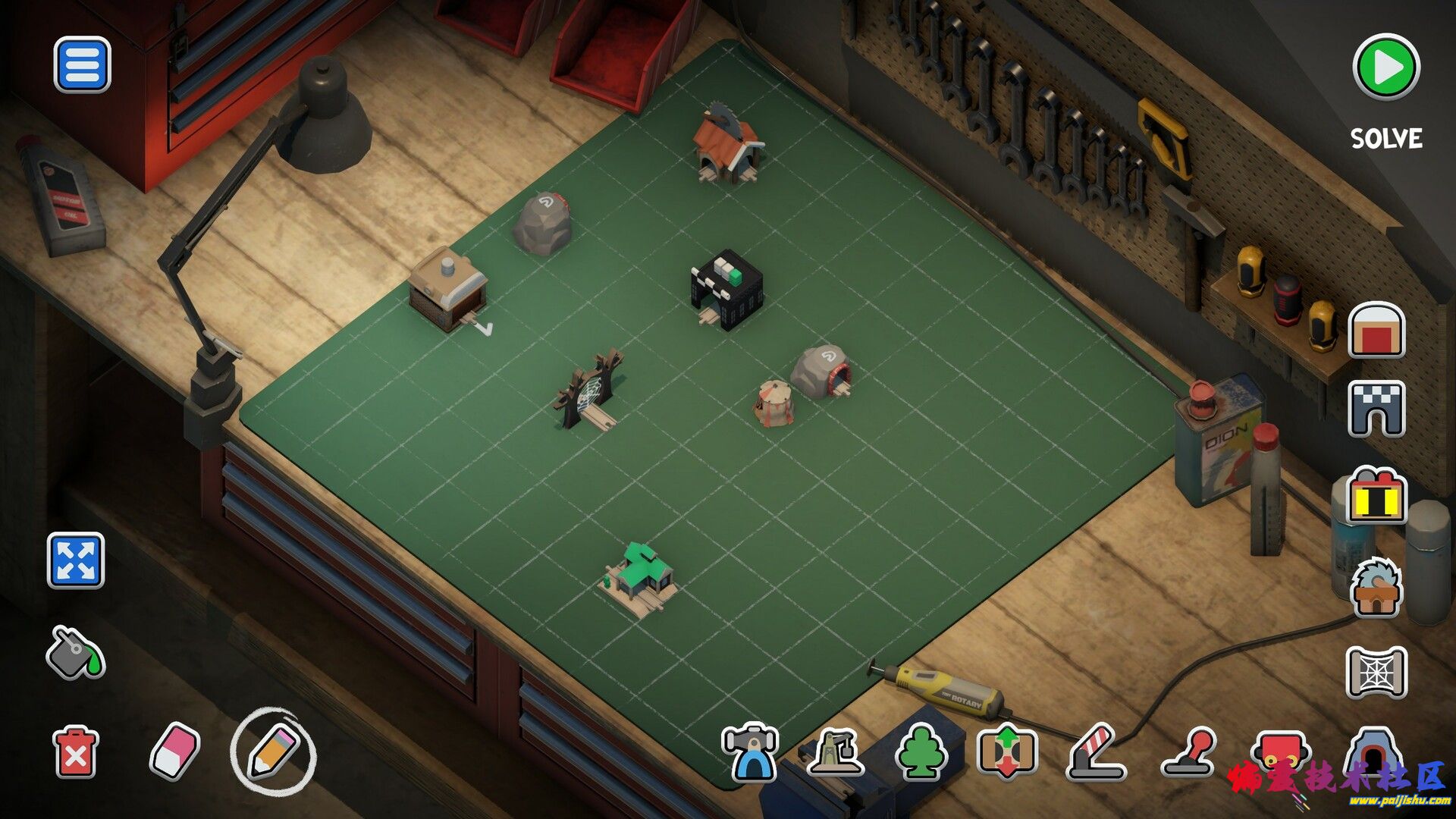Choose the train shed piece with red door

click(x=1376, y=330)
